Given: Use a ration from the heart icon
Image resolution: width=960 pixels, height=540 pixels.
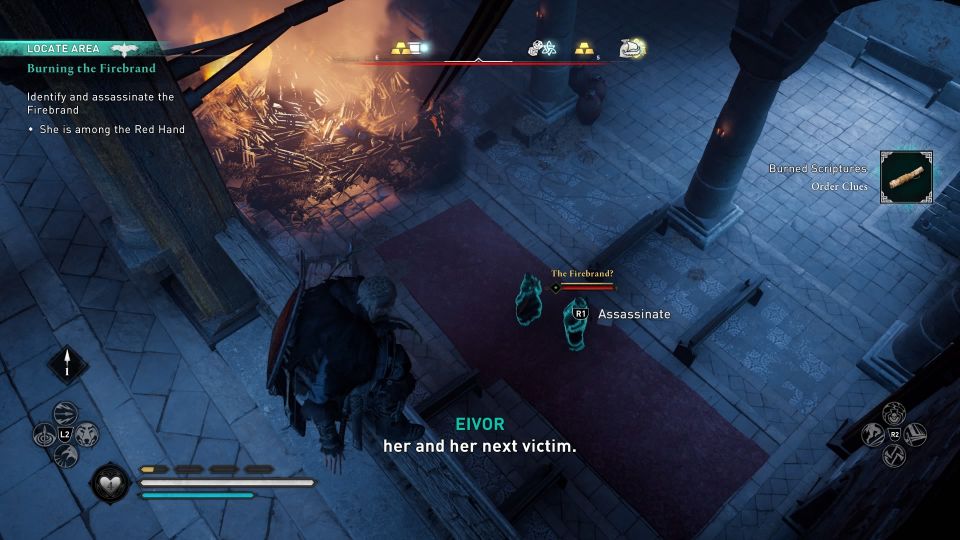Looking at the screenshot, I should (x=110, y=485).
